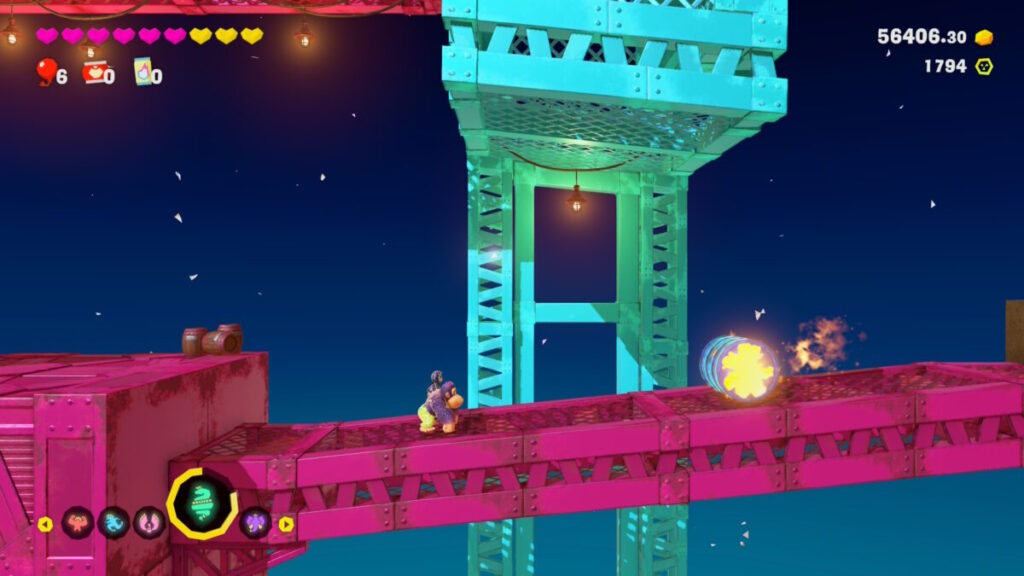
Task: Switch to the blue lizard transformation
Action: pos(113,523)
